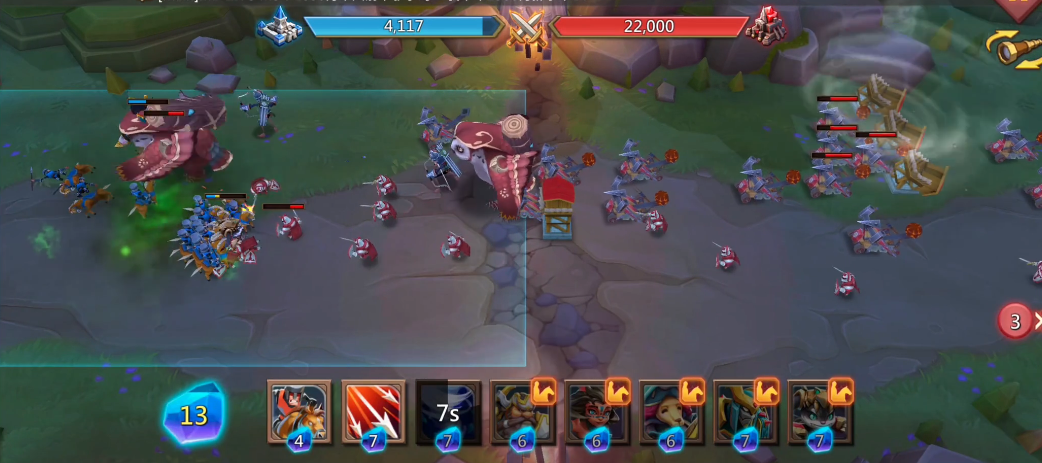1042x463 pixels.
Task: Toggle the spyglass camera view button
Action: (1016, 48)
